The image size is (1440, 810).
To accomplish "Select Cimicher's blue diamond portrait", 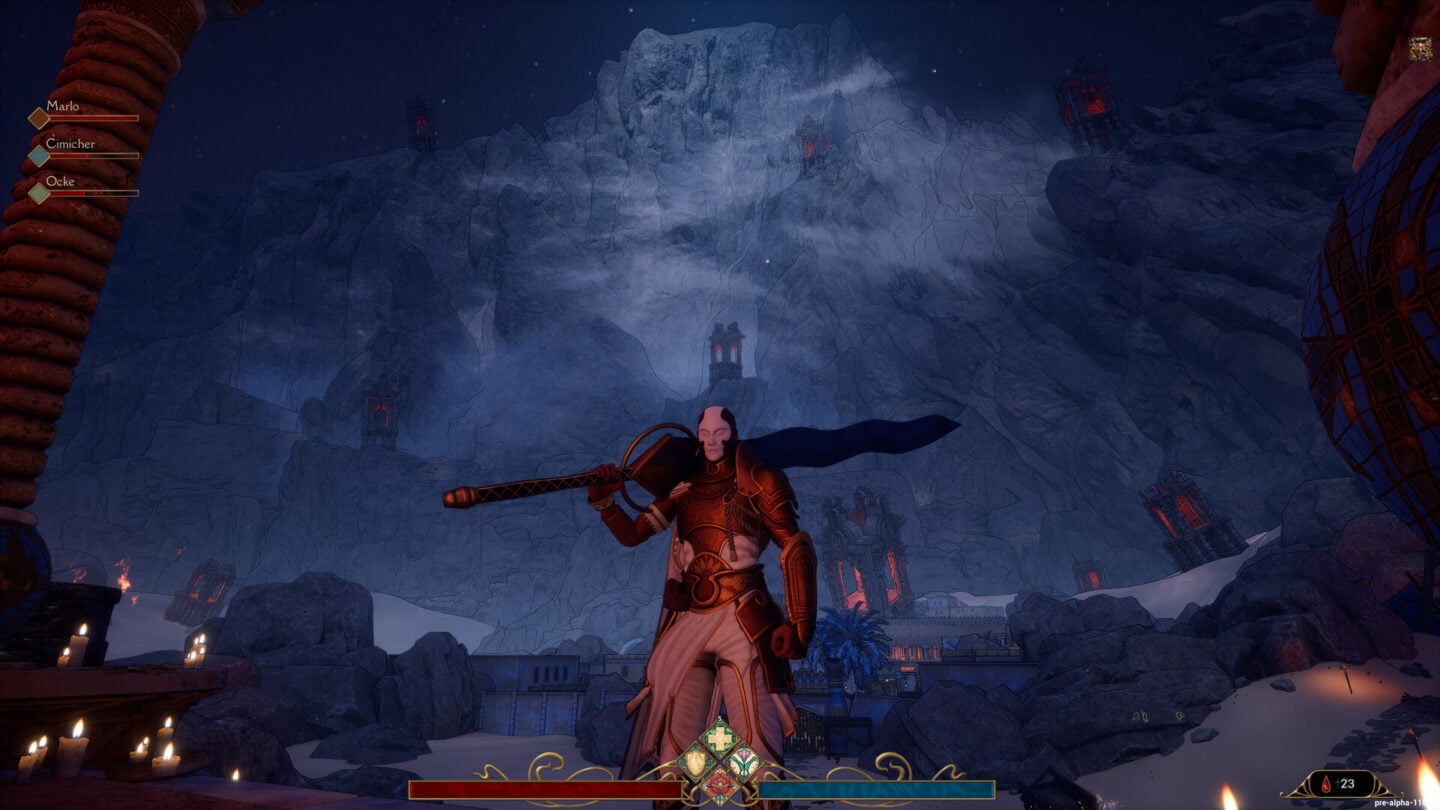I will click(38, 157).
